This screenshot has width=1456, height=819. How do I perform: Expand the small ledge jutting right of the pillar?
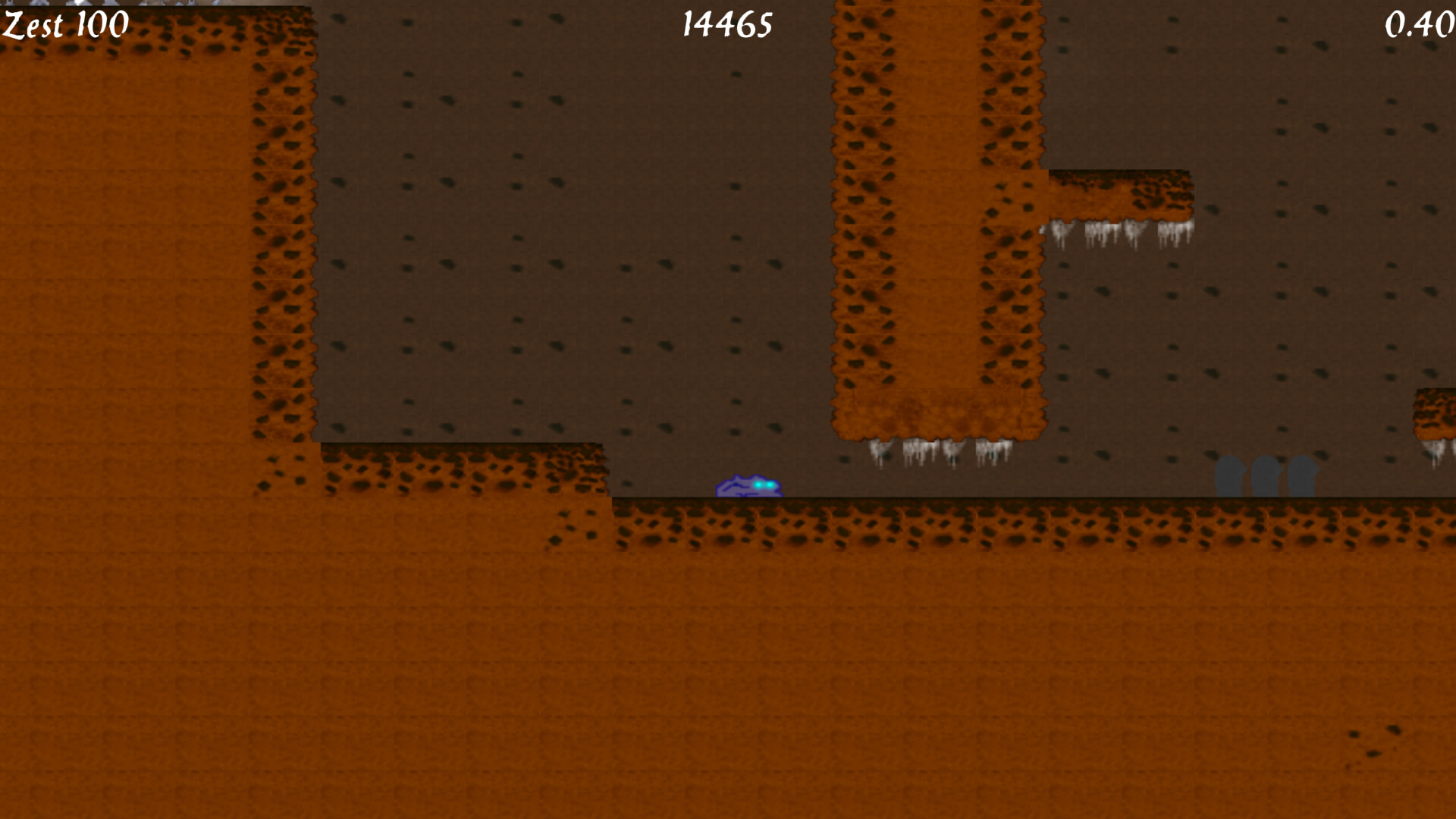(x=1122, y=193)
